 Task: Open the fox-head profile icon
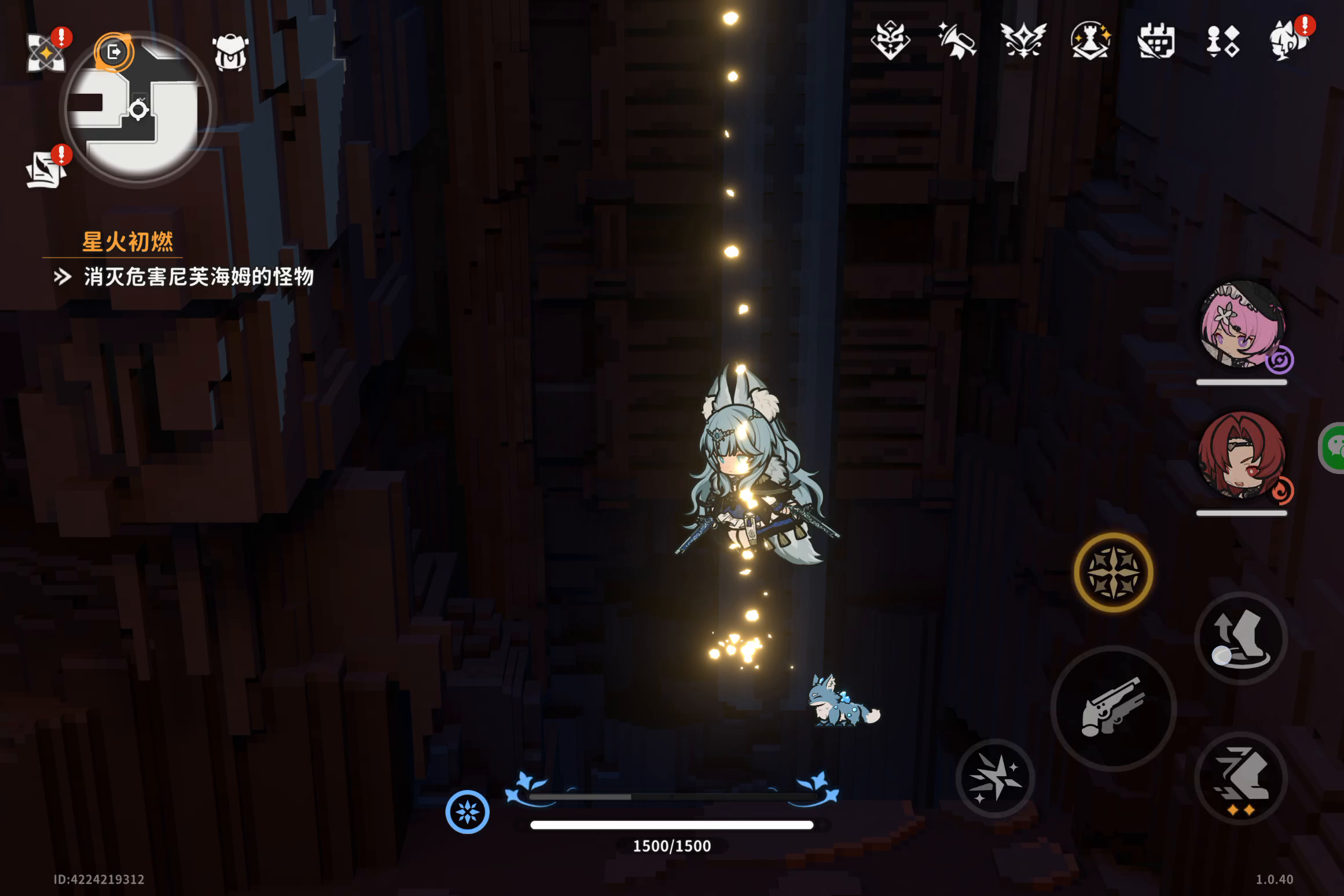(1288, 41)
